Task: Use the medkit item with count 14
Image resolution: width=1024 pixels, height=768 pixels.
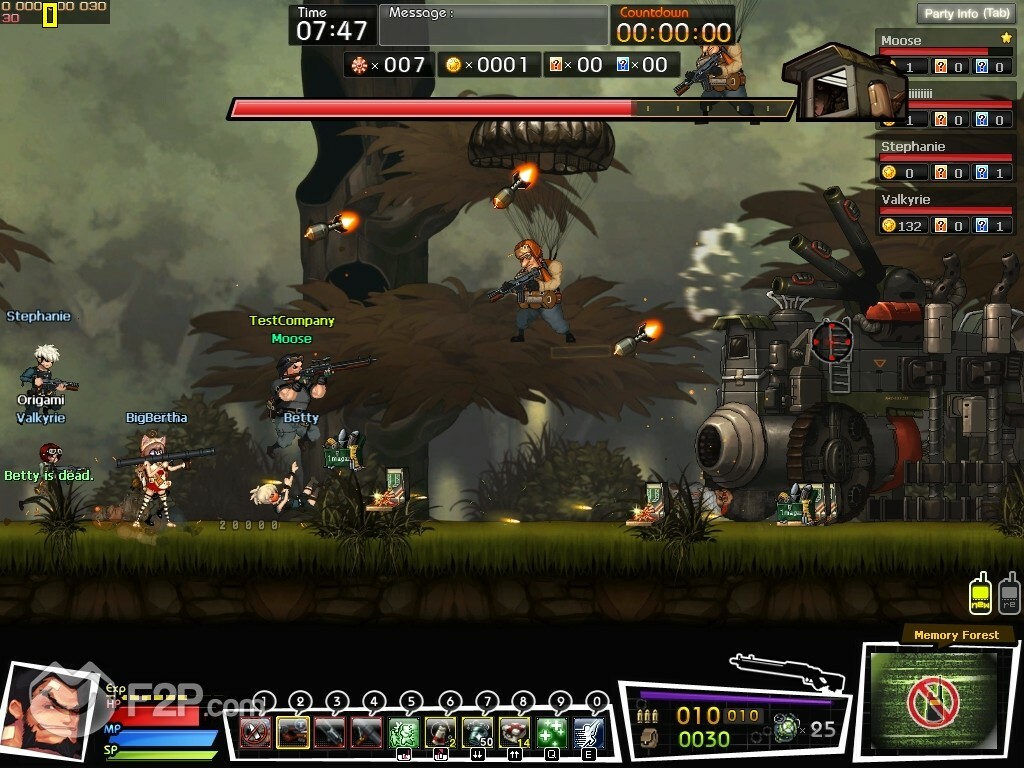Action: [x=515, y=732]
